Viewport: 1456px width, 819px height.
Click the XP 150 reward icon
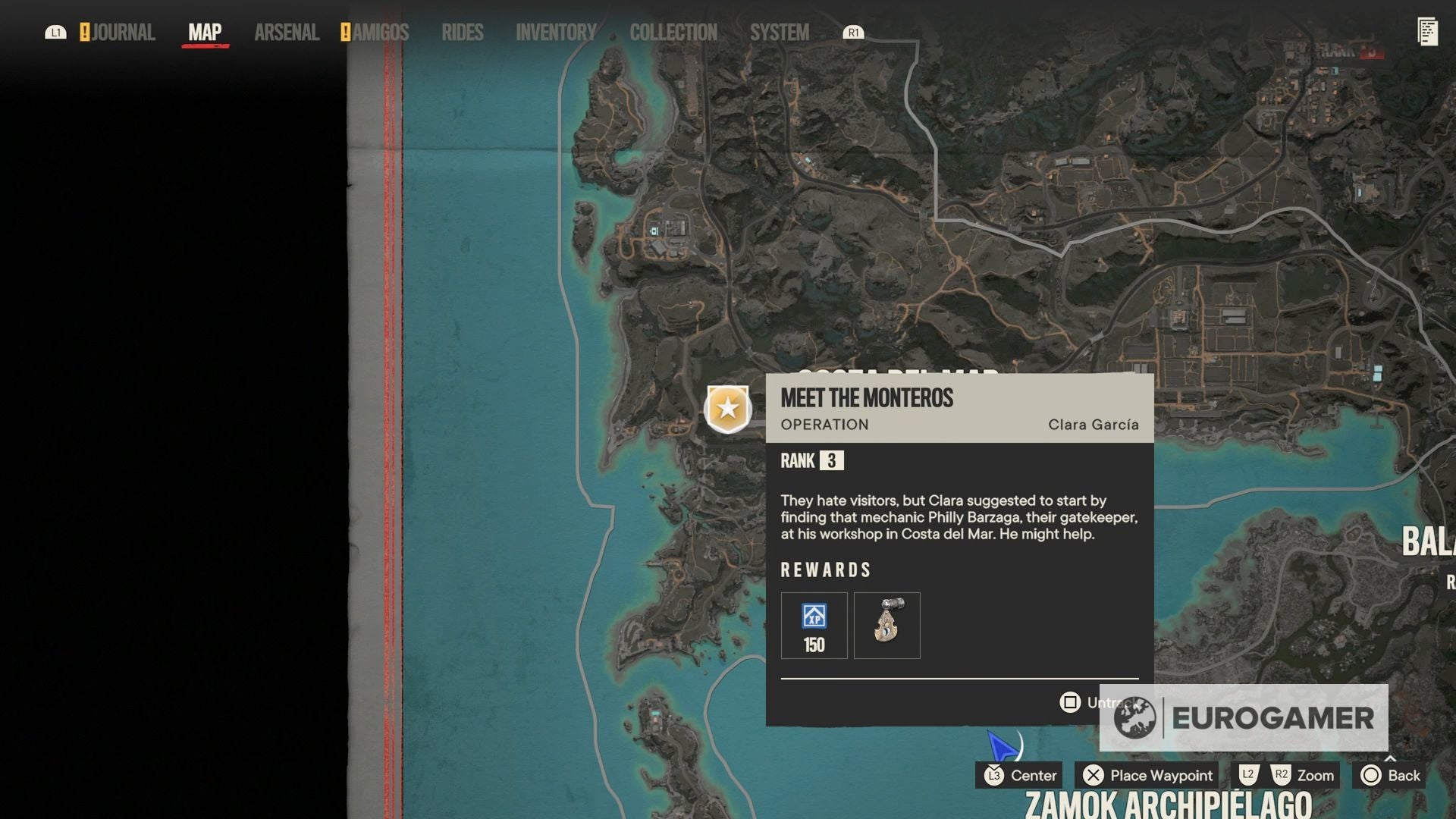(814, 625)
